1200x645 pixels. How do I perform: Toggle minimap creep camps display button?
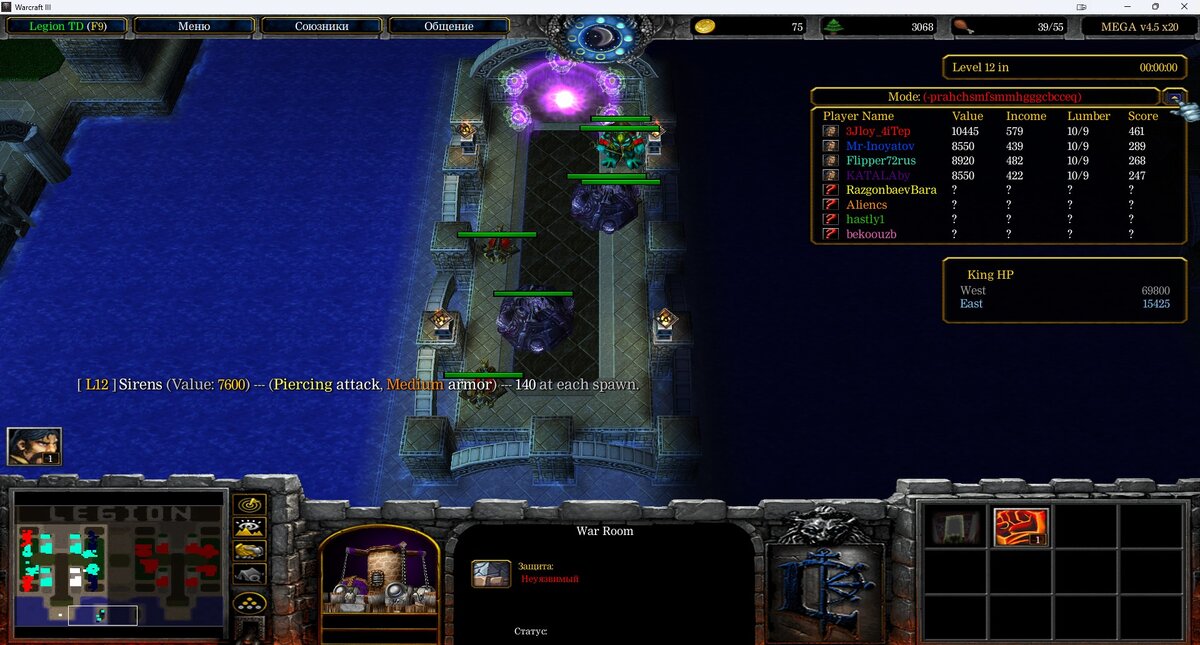click(x=249, y=575)
